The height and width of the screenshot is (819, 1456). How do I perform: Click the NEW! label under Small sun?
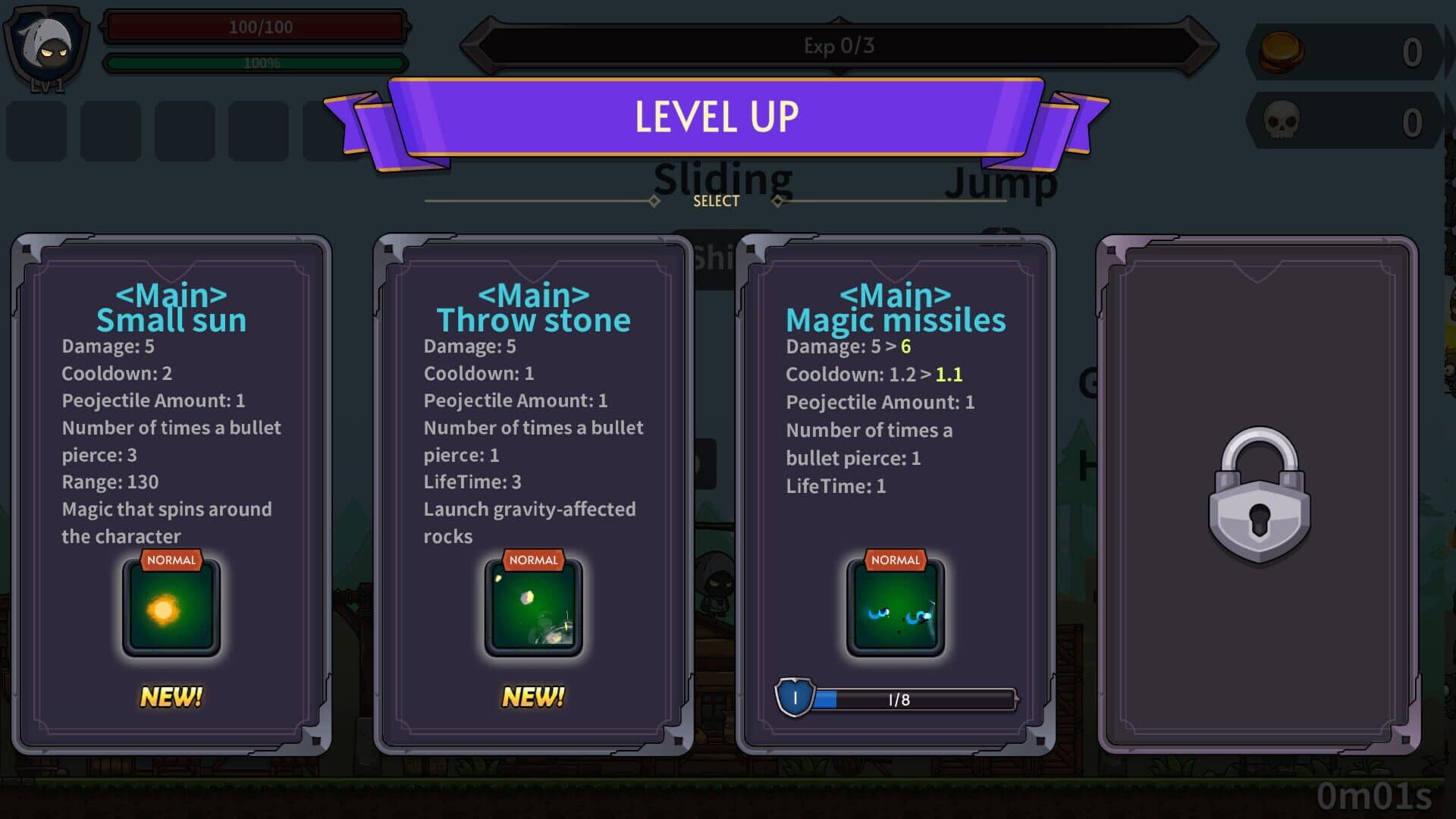pyautogui.click(x=171, y=695)
